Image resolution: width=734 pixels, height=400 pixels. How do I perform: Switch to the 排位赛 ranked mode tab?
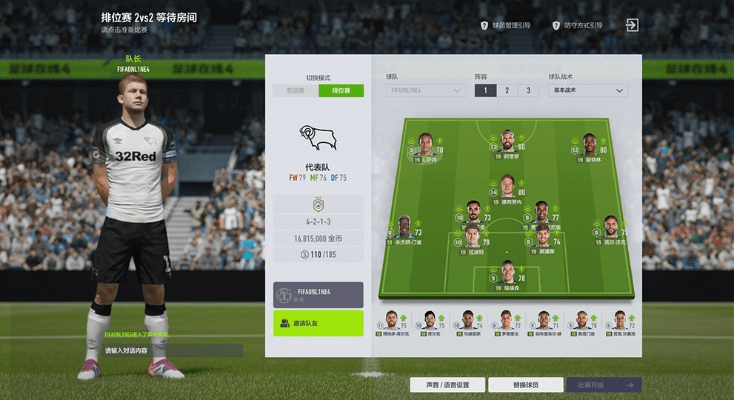341,91
